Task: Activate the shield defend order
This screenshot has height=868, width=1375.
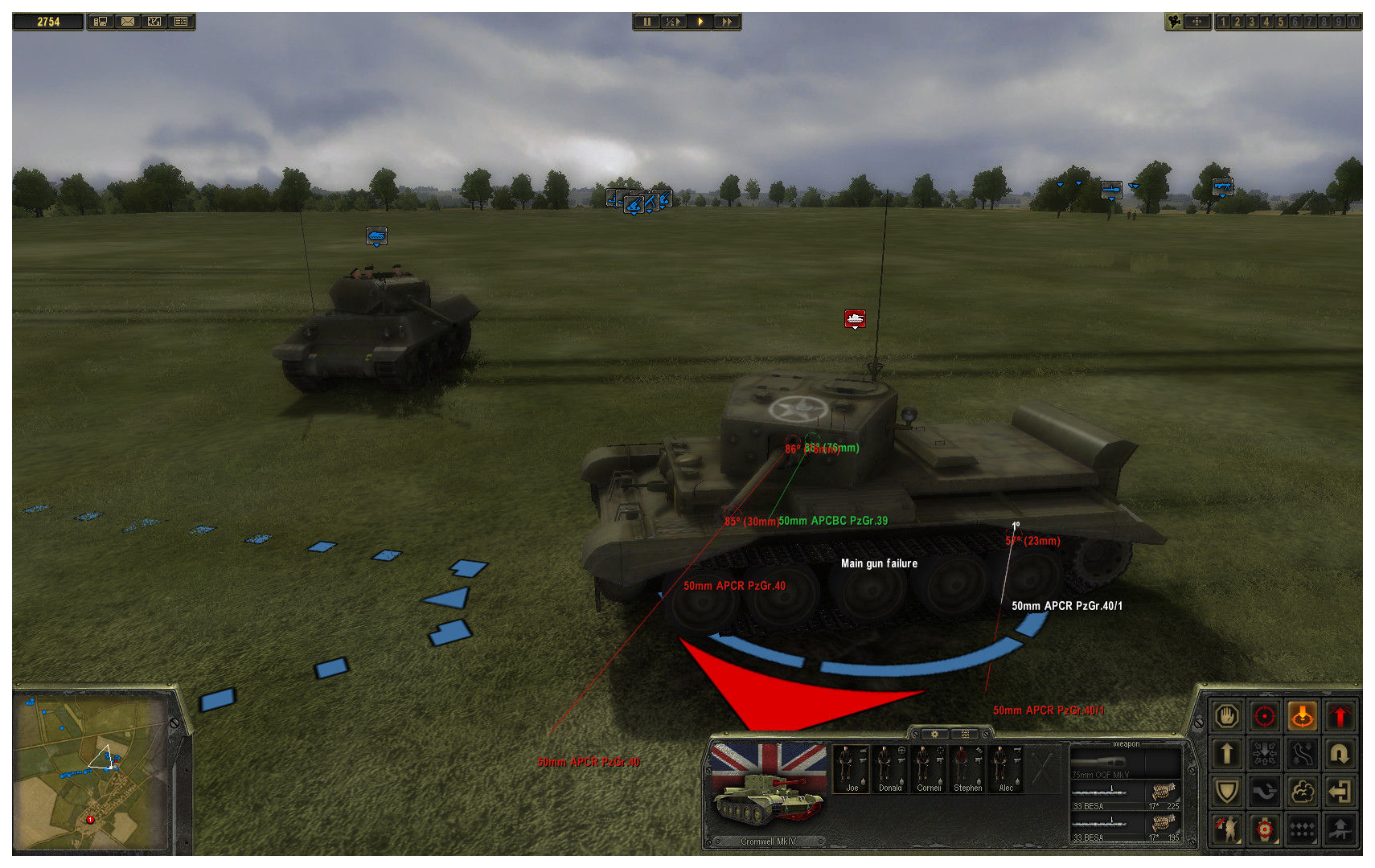Action: click(1226, 792)
